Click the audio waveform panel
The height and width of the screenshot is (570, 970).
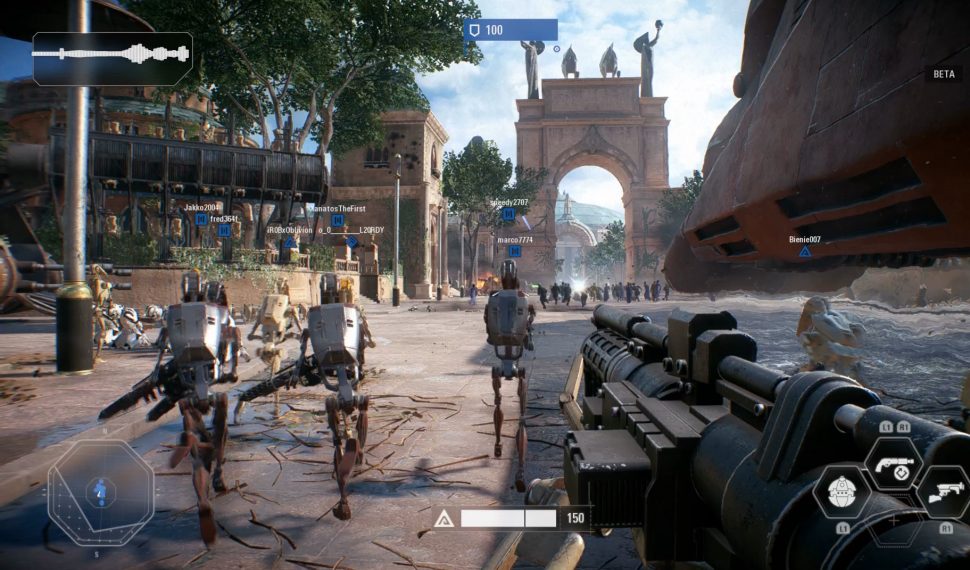click(x=112, y=57)
